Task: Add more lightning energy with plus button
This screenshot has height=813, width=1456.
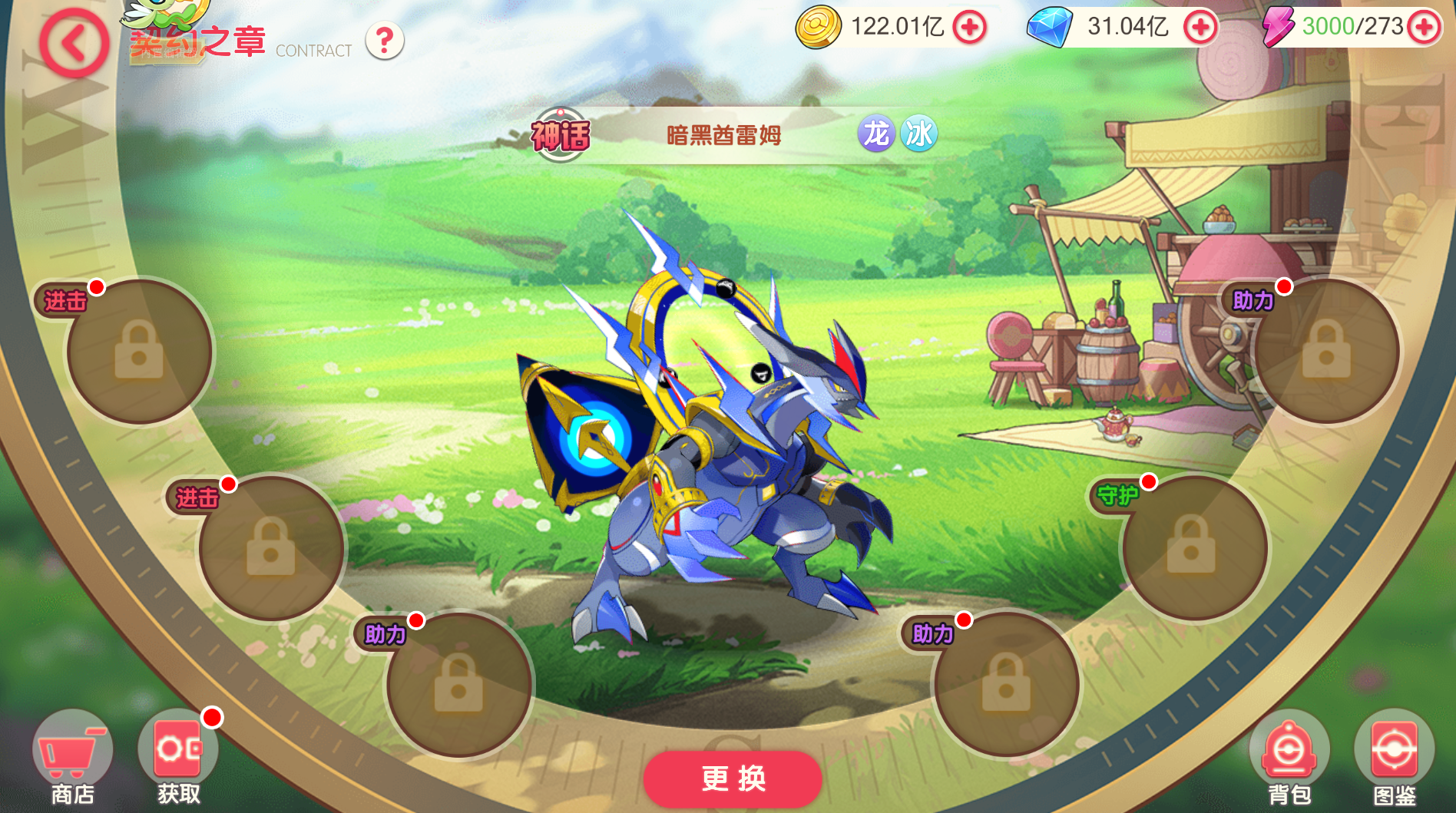Action: [1425, 28]
